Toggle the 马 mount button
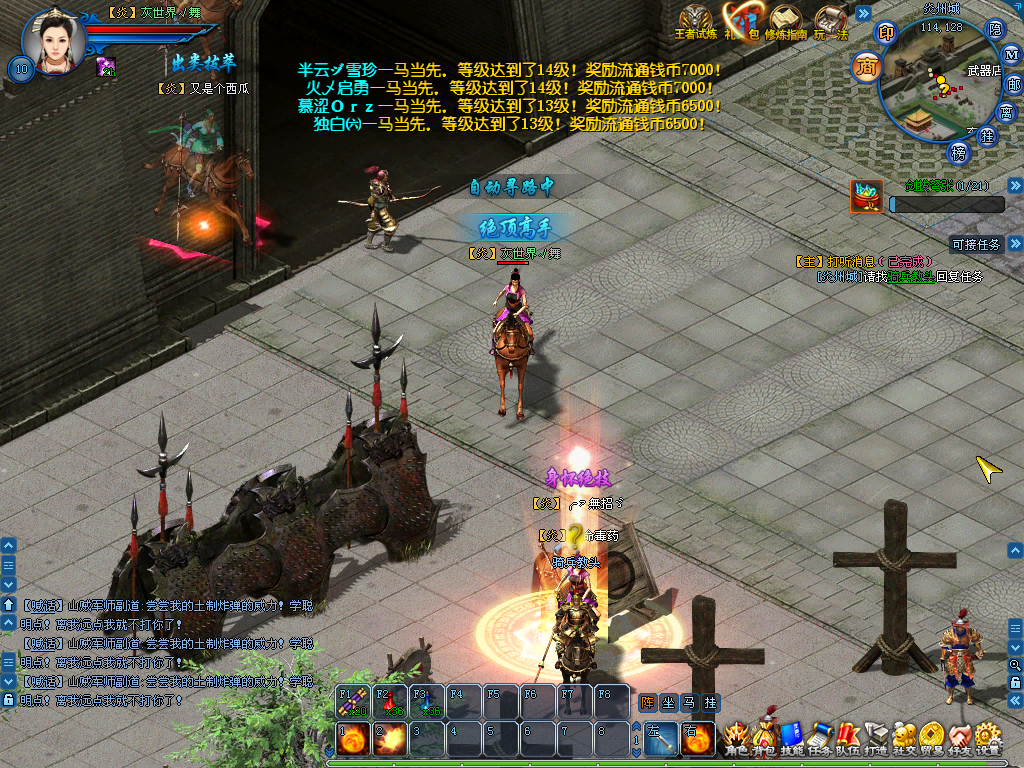This screenshot has width=1024, height=768. click(688, 703)
